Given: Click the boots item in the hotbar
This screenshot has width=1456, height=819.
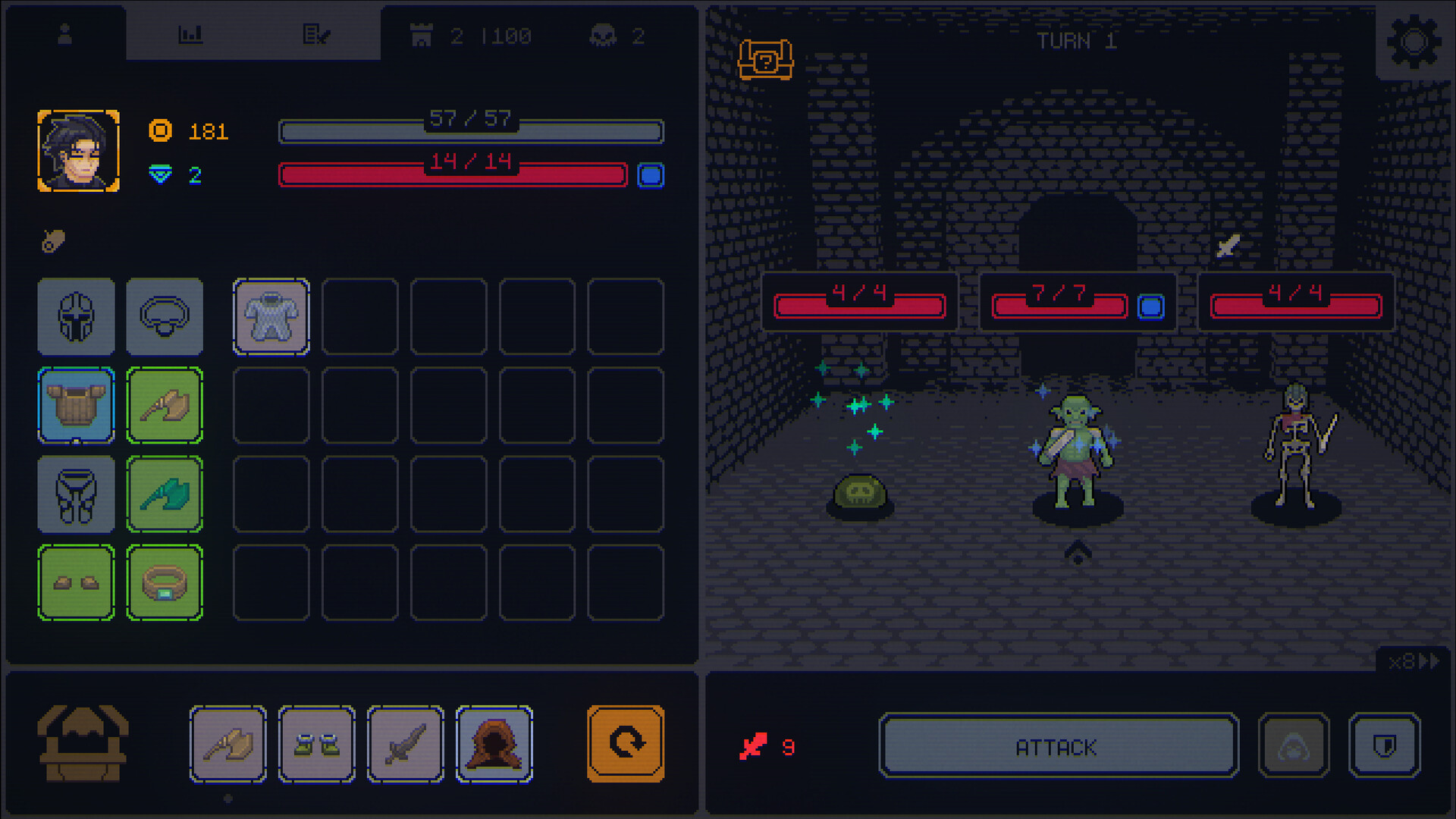Looking at the screenshot, I should (x=317, y=744).
